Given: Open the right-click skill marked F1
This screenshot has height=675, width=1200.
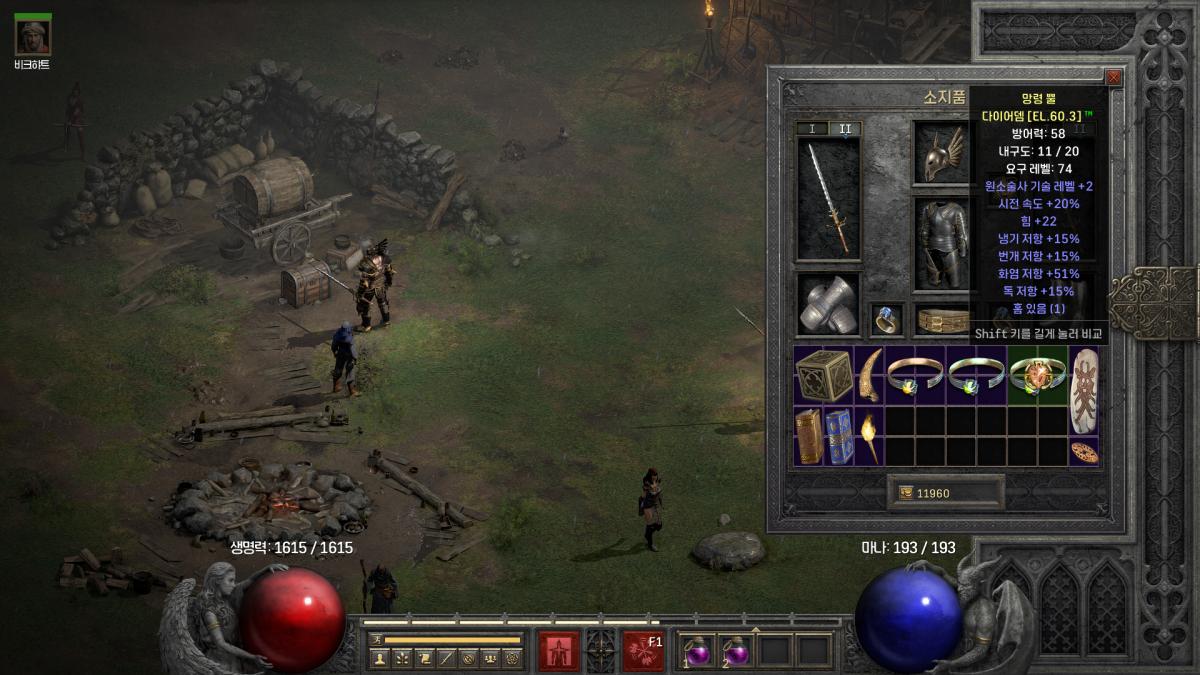Looking at the screenshot, I should [643, 651].
